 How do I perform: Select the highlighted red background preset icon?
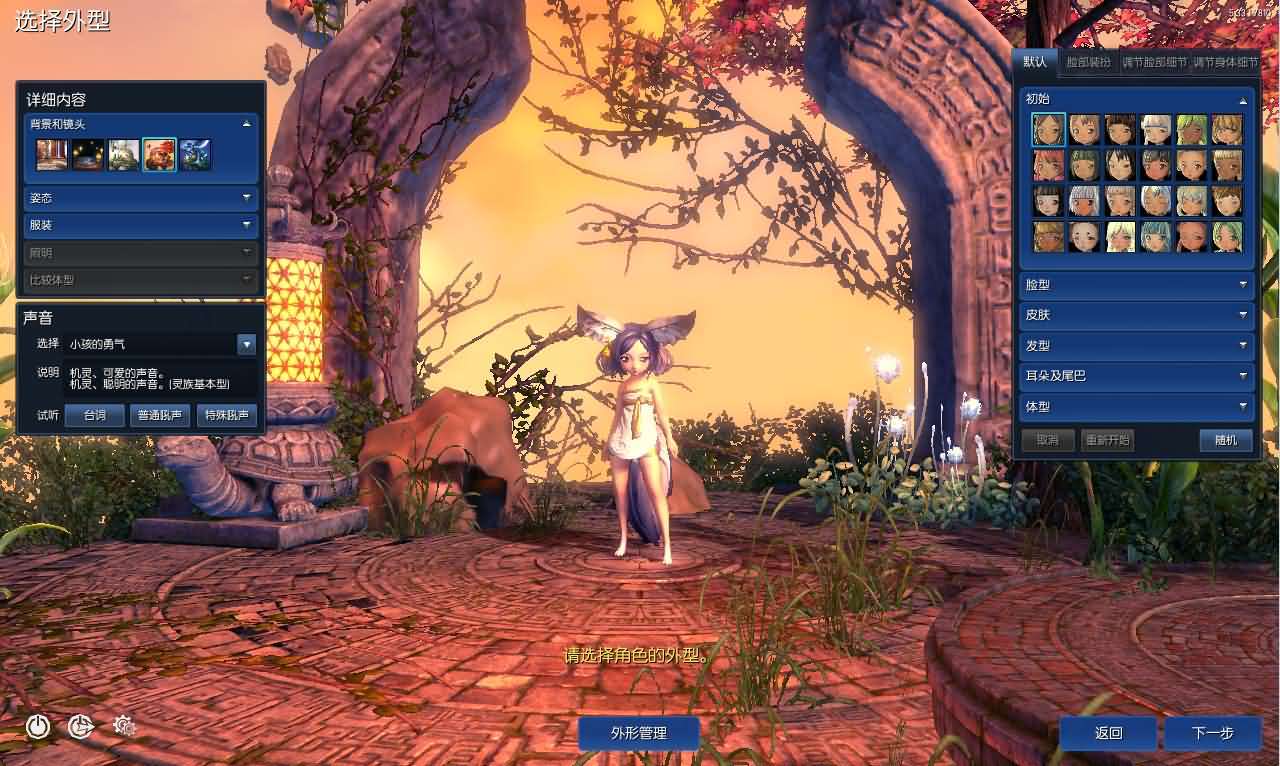click(x=158, y=153)
